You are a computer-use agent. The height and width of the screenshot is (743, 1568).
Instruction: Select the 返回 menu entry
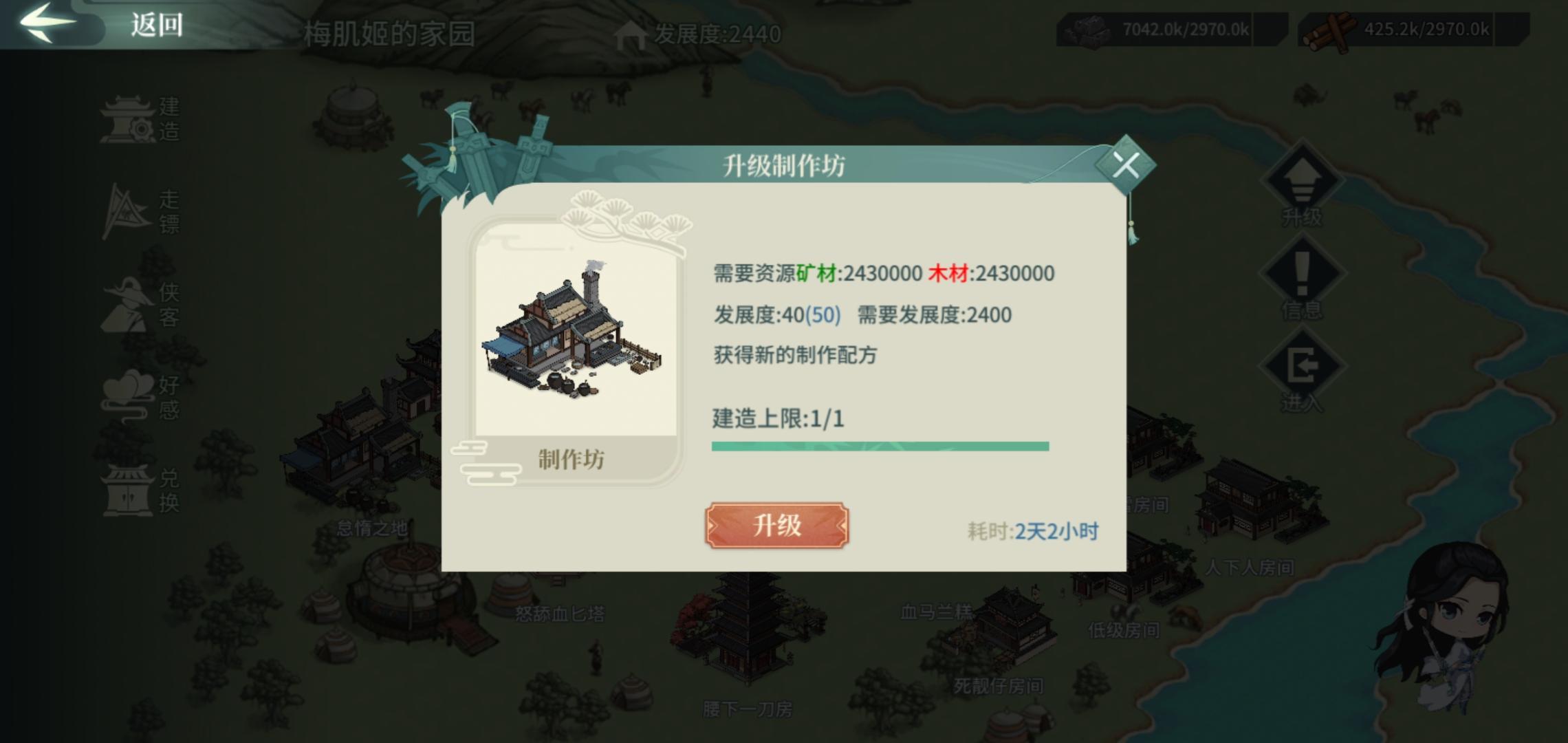[x=157, y=25]
